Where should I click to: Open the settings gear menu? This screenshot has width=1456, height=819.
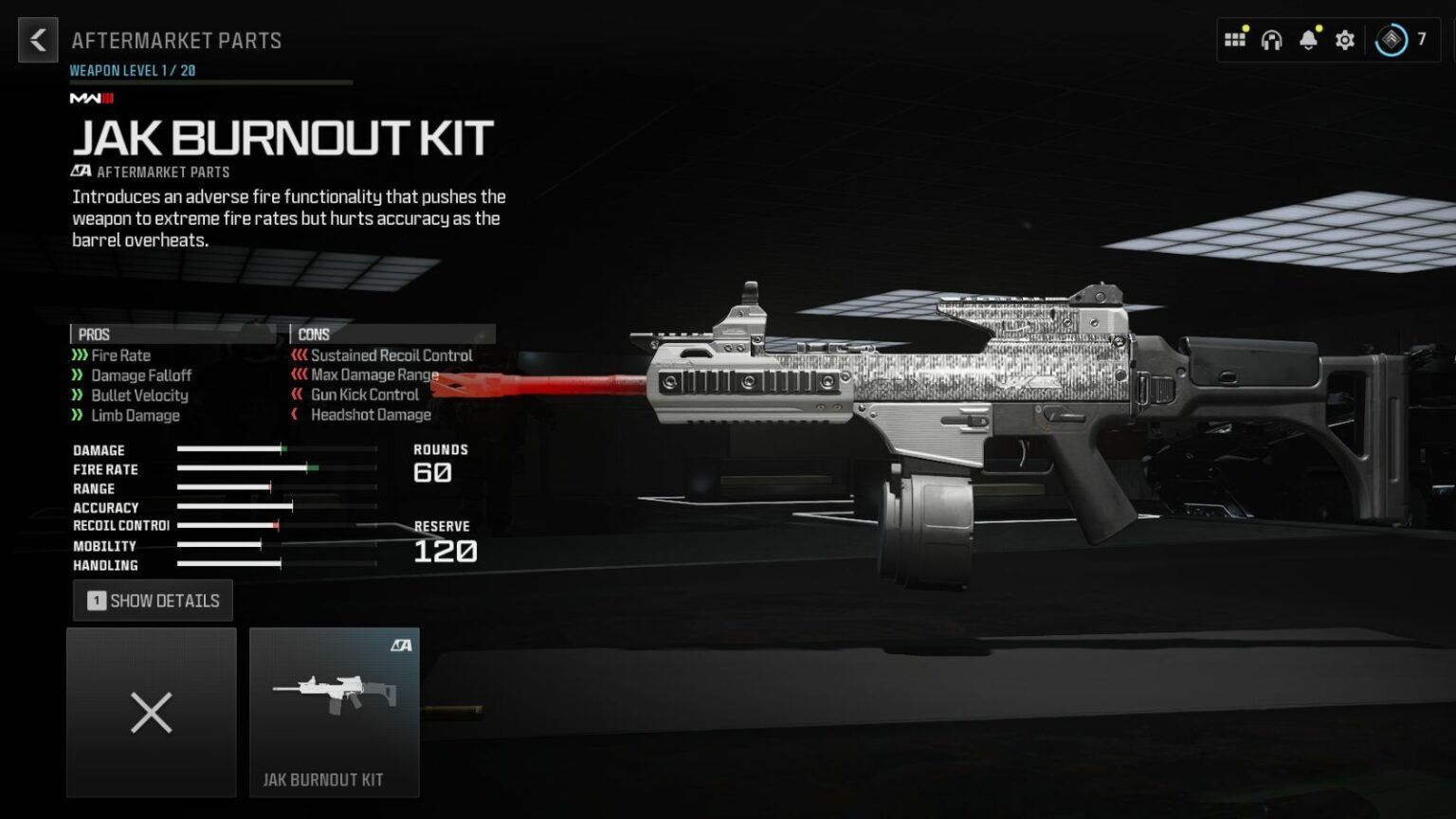(1344, 39)
